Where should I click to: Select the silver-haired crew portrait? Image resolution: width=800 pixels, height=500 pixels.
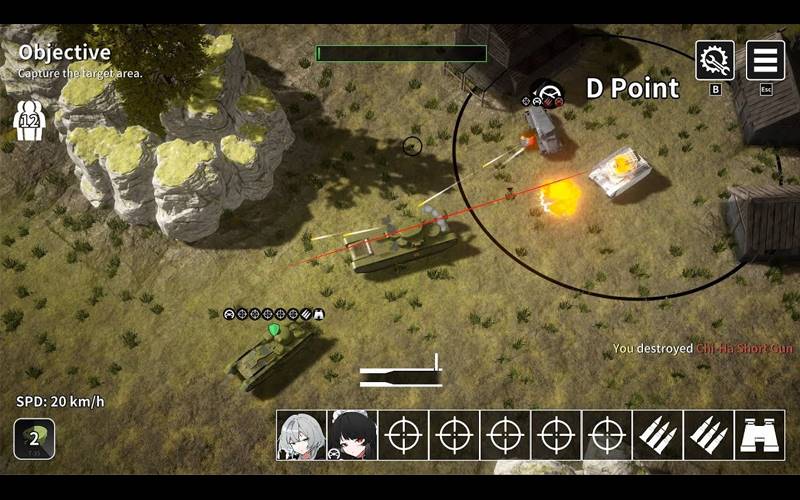[x=302, y=435]
